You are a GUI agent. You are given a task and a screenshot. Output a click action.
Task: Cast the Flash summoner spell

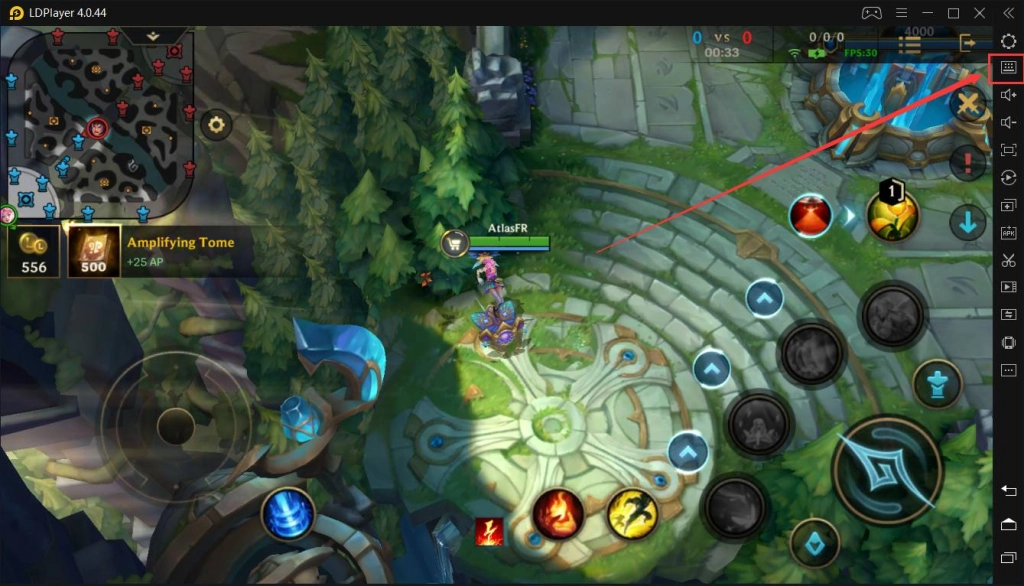click(x=632, y=515)
